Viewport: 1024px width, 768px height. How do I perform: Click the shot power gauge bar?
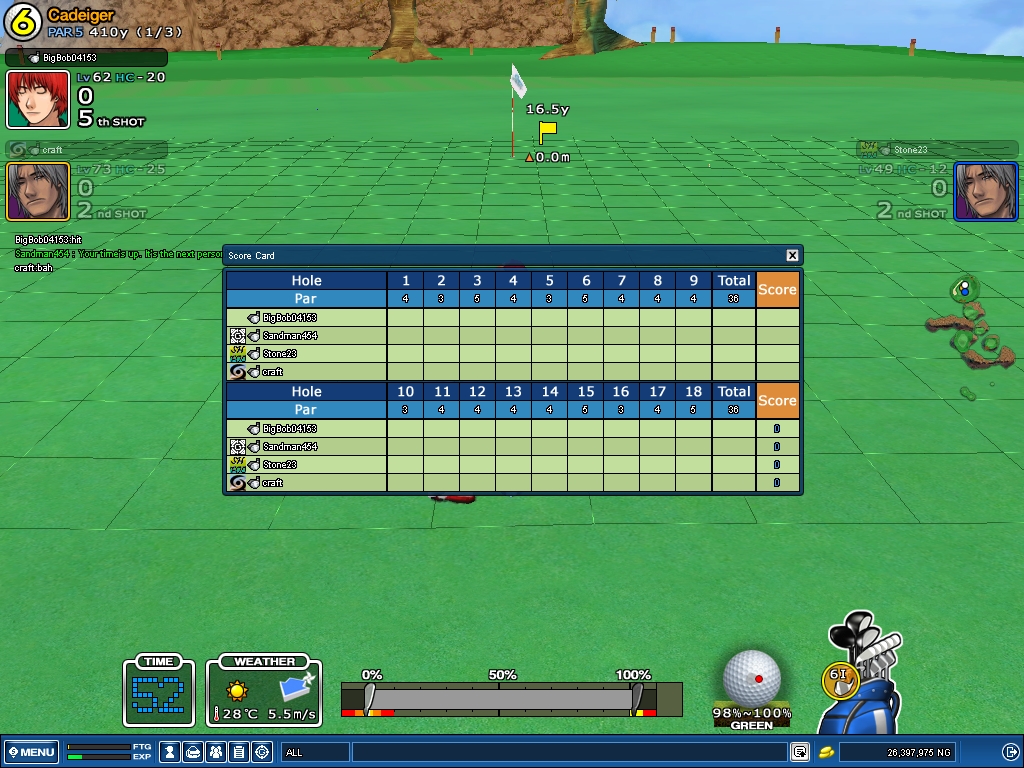(x=500, y=698)
